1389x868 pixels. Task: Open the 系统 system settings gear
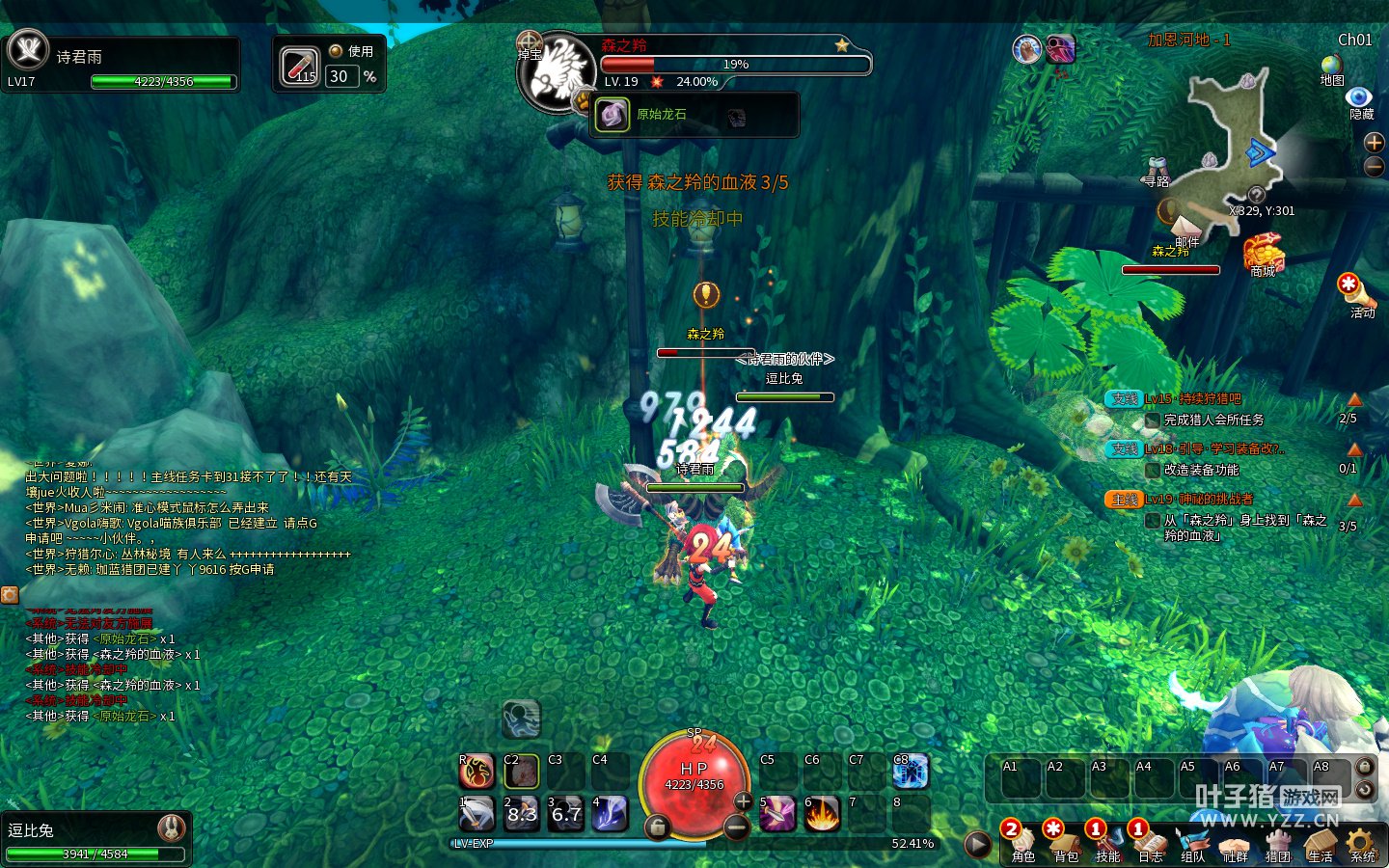(1362, 842)
